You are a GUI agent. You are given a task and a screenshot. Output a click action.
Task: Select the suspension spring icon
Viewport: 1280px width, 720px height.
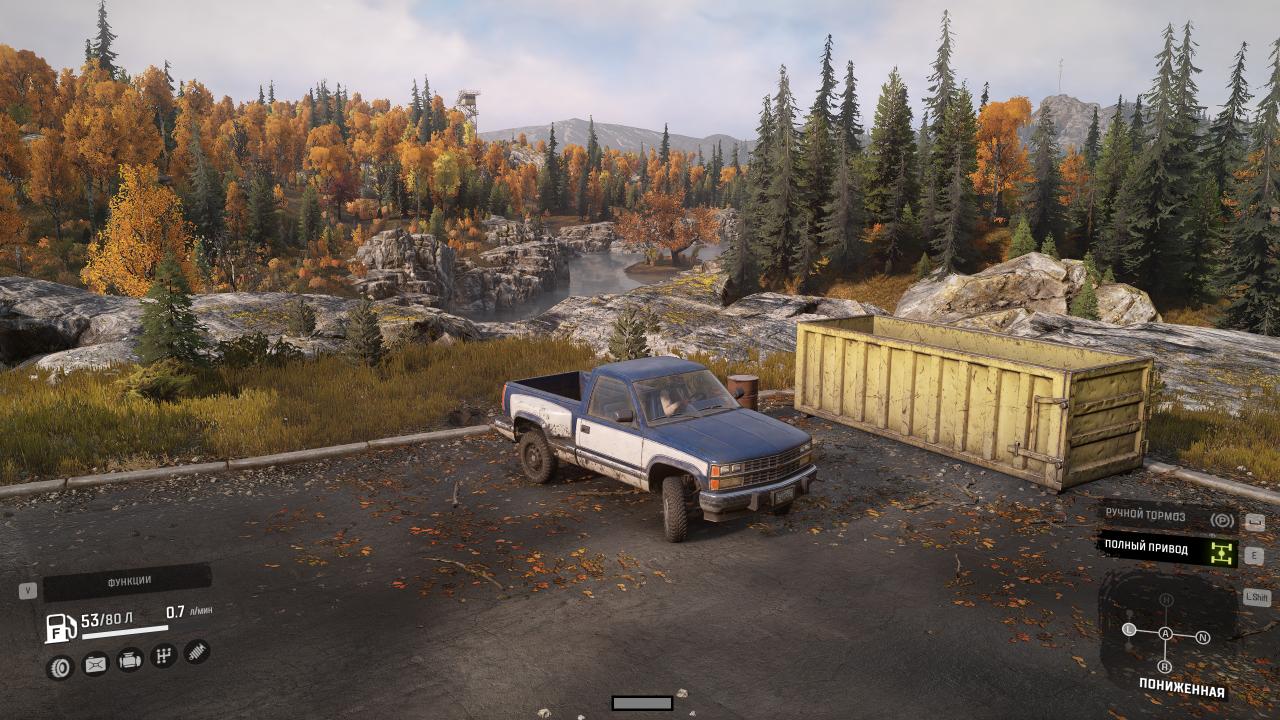(x=197, y=652)
